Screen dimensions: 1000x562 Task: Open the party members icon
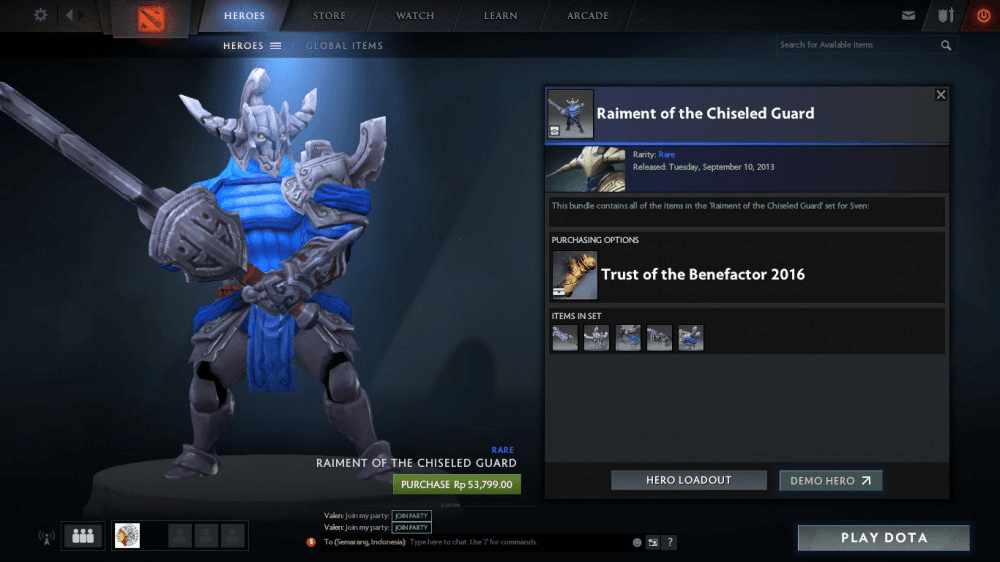point(83,536)
